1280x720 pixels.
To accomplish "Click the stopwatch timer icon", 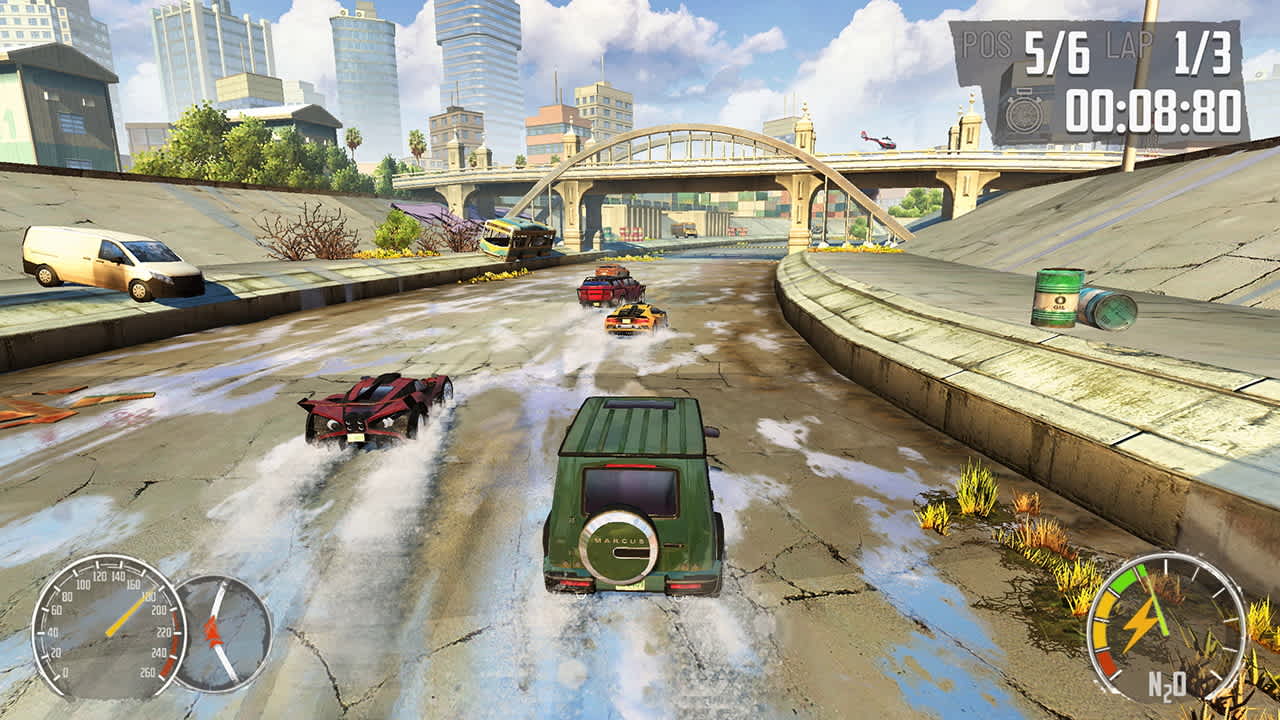I will [x=1023, y=114].
